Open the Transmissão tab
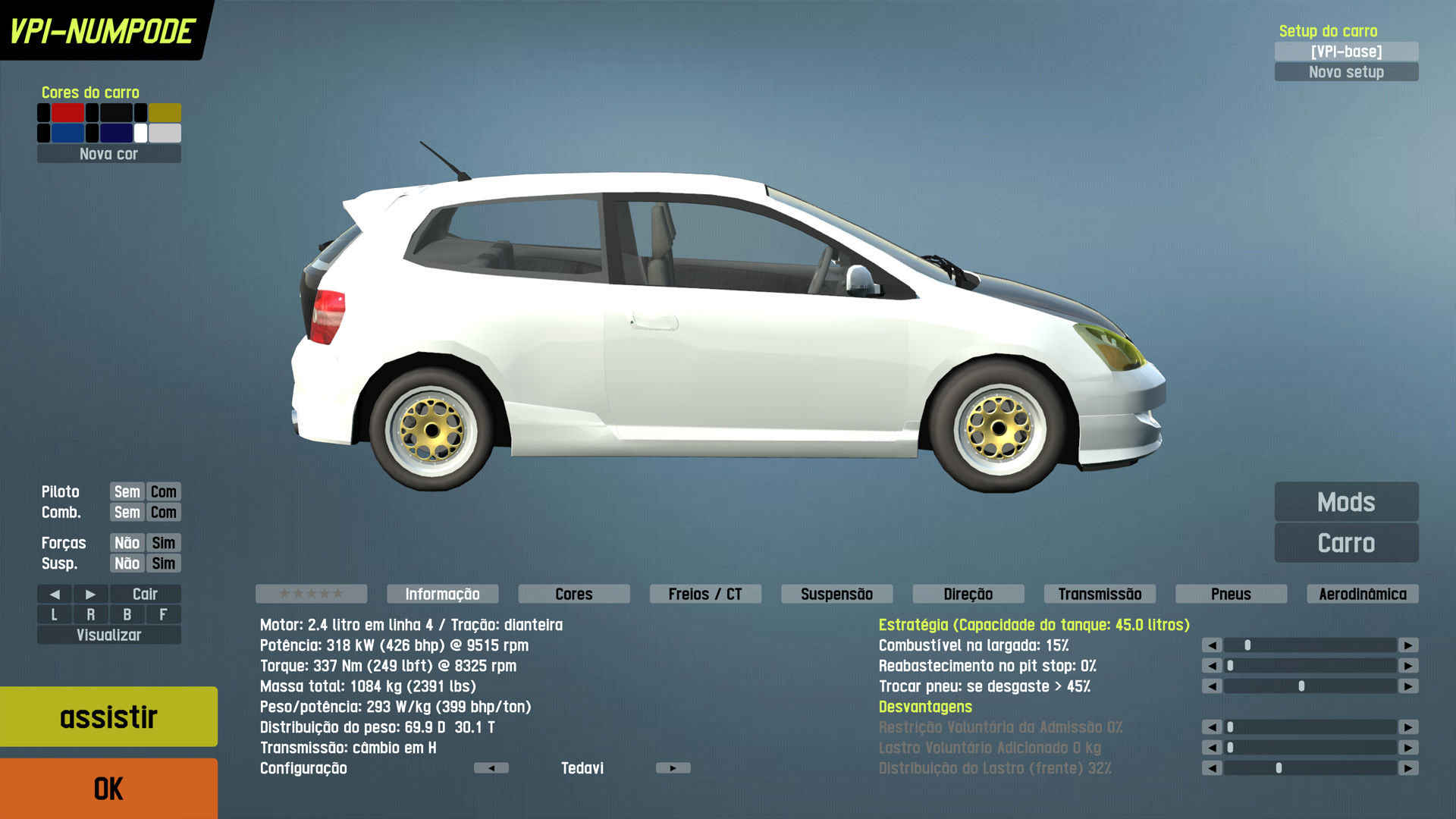The width and height of the screenshot is (1456, 819). pyautogui.click(x=1100, y=594)
